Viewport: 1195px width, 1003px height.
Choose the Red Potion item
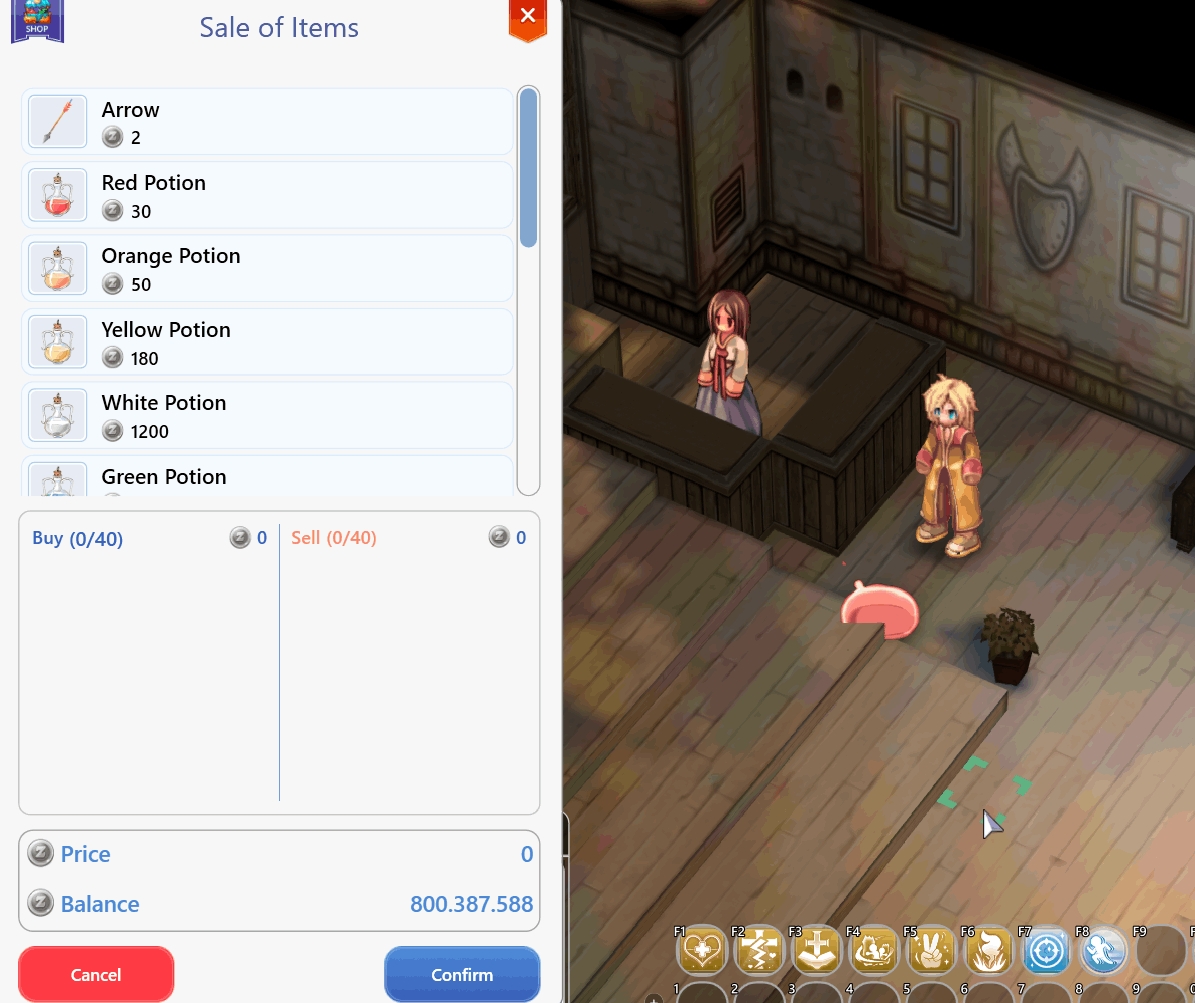point(267,196)
